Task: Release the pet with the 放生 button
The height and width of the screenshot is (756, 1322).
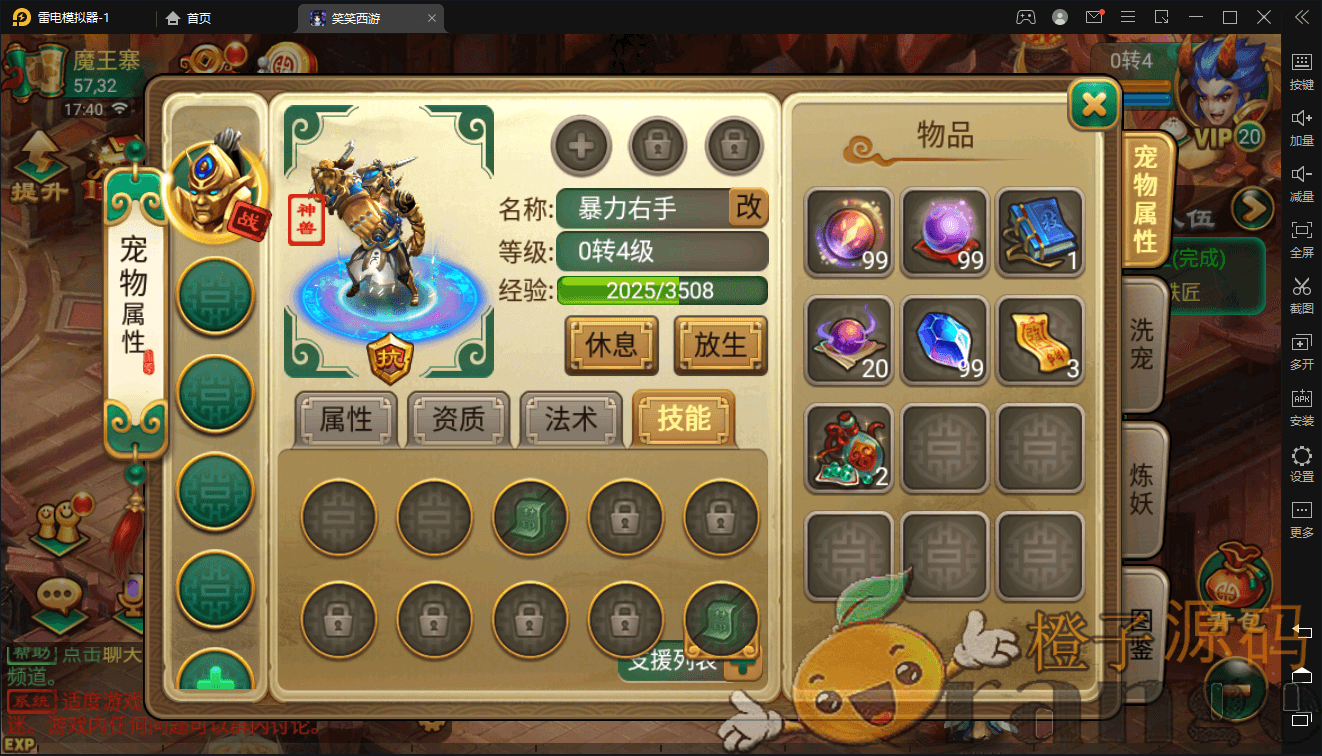Action: pyautogui.click(x=720, y=345)
